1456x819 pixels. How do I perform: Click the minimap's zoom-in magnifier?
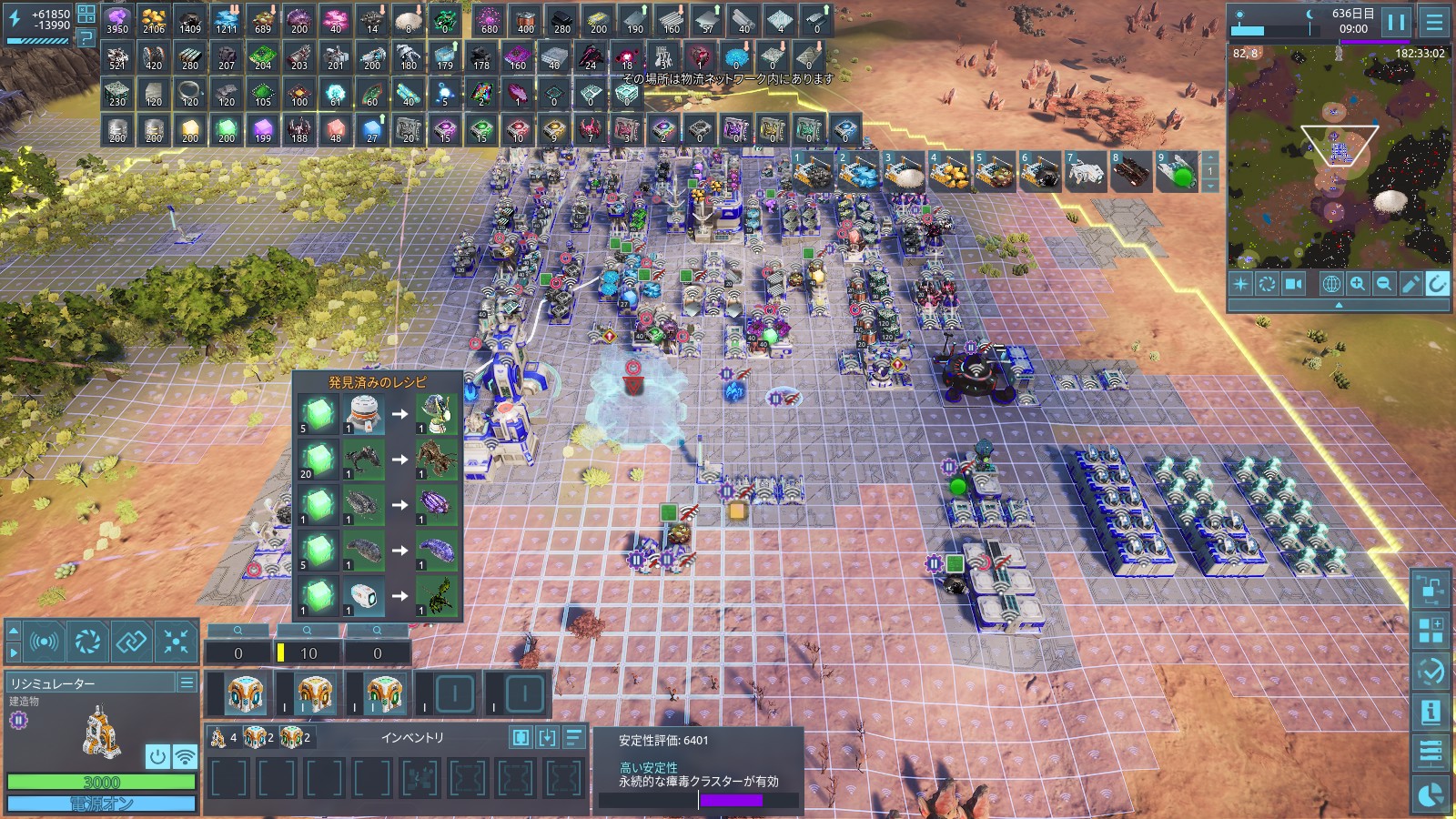[x=1357, y=284]
